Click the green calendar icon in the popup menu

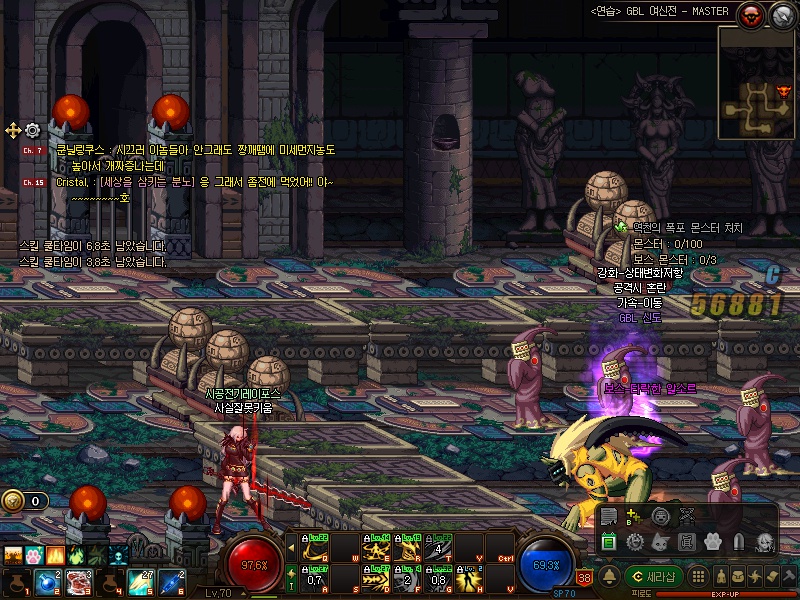(608, 542)
